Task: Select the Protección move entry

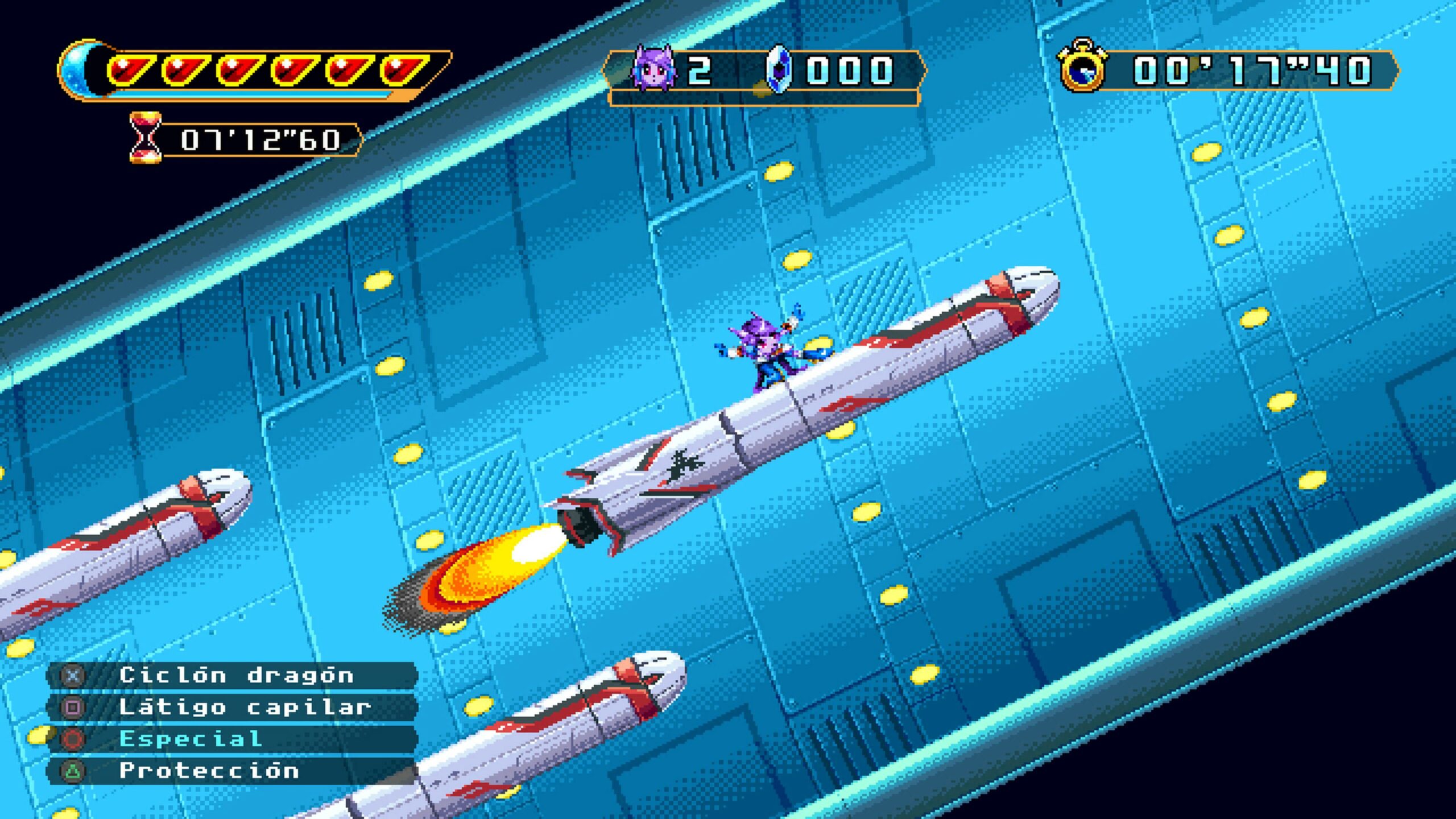Action: [x=209, y=771]
